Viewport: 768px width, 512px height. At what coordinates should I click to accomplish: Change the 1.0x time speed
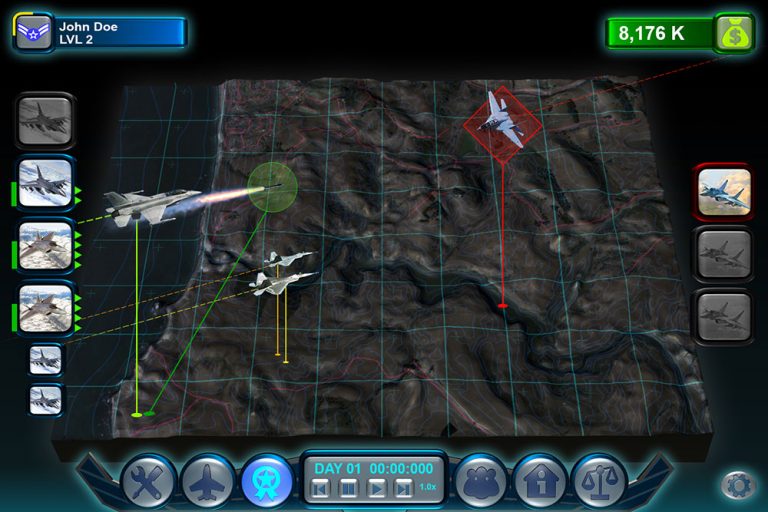(427, 487)
